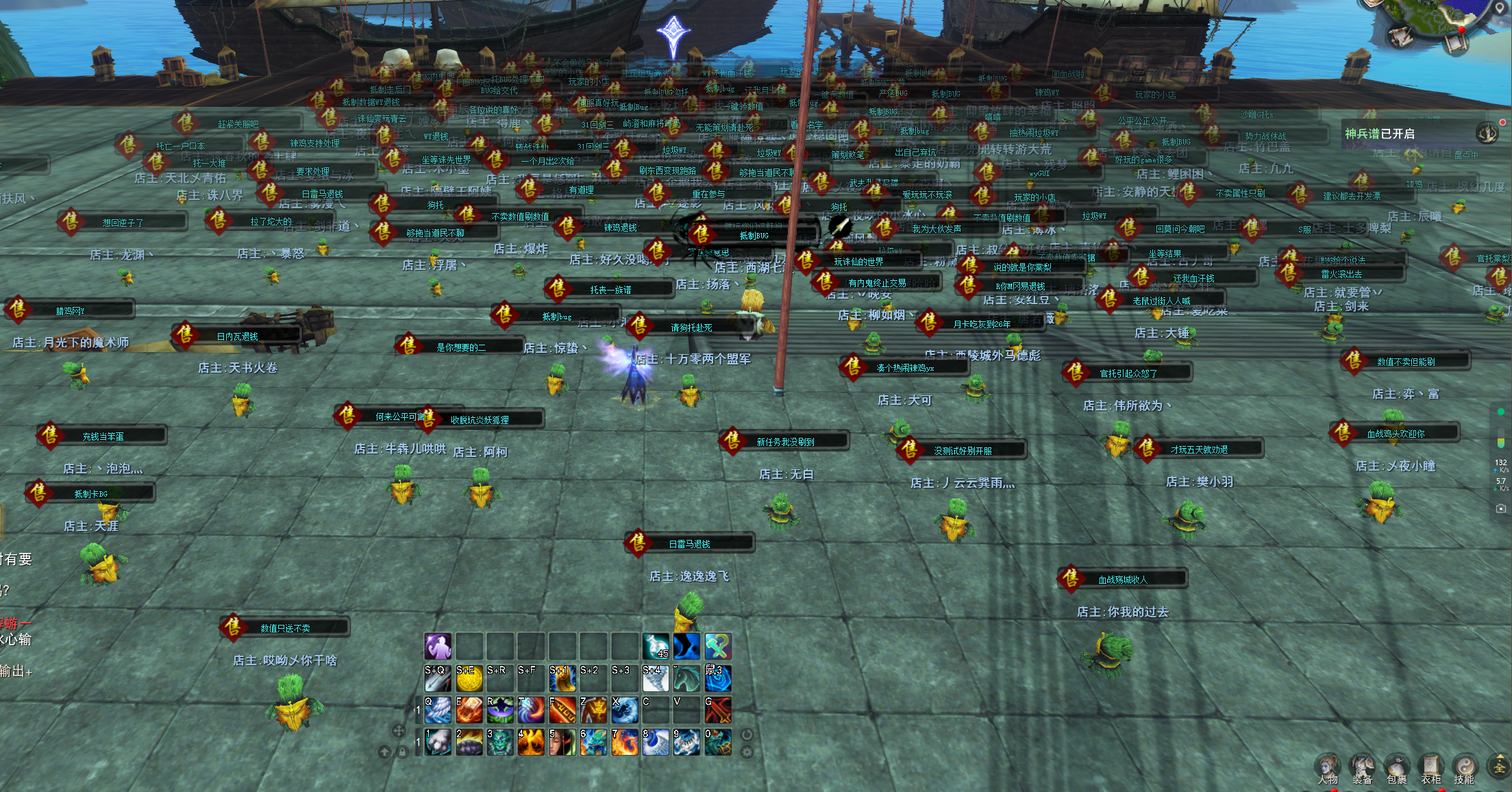Use the potion with 45 count

coord(656,646)
